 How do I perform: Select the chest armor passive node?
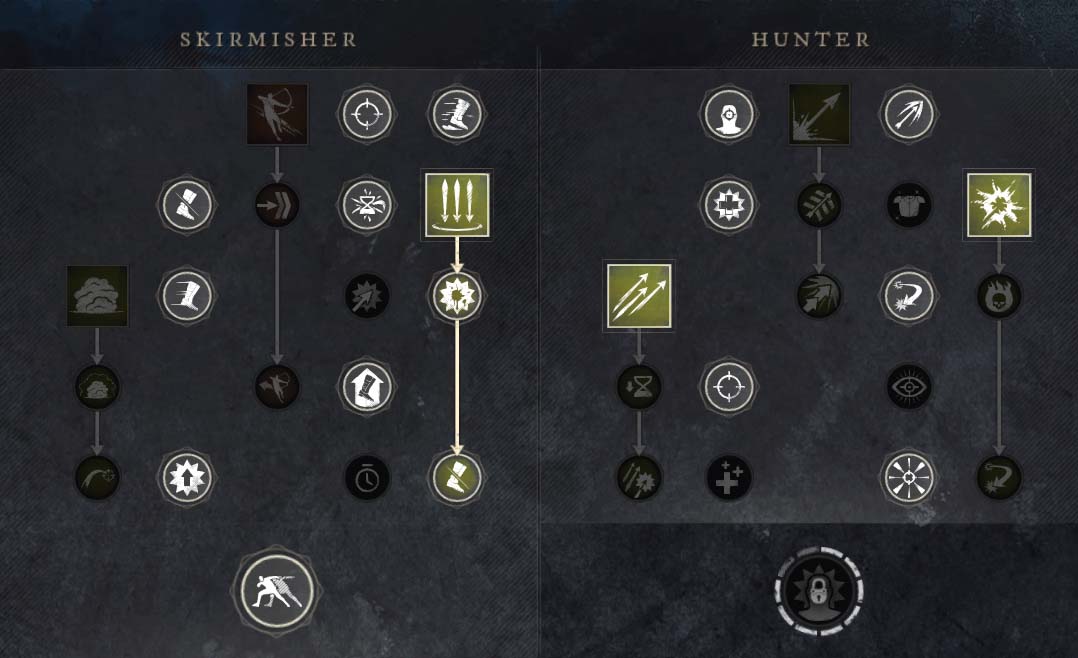pyautogui.click(x=909, y=205)
